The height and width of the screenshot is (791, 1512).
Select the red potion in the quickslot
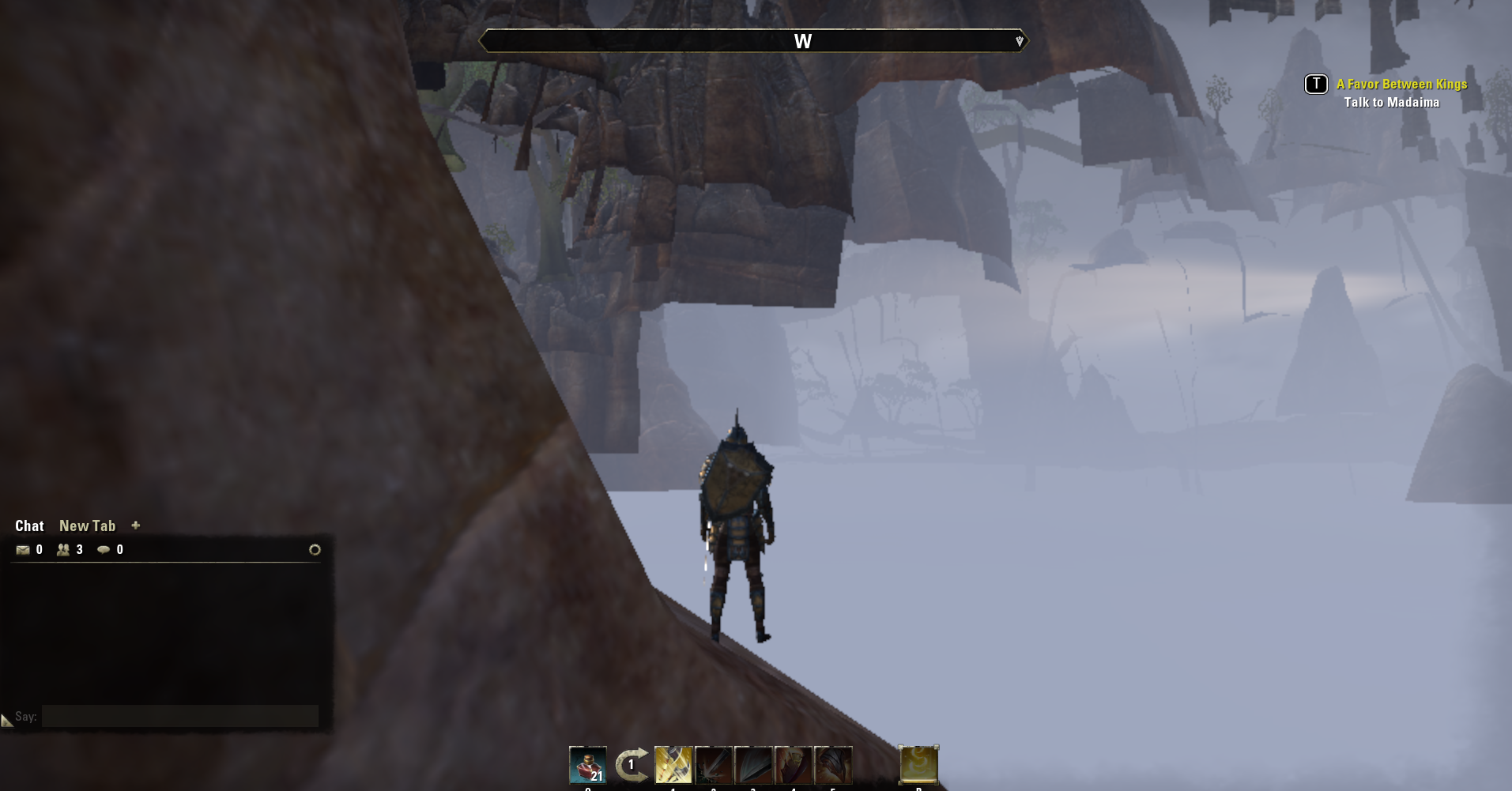[x=589, y=763]
